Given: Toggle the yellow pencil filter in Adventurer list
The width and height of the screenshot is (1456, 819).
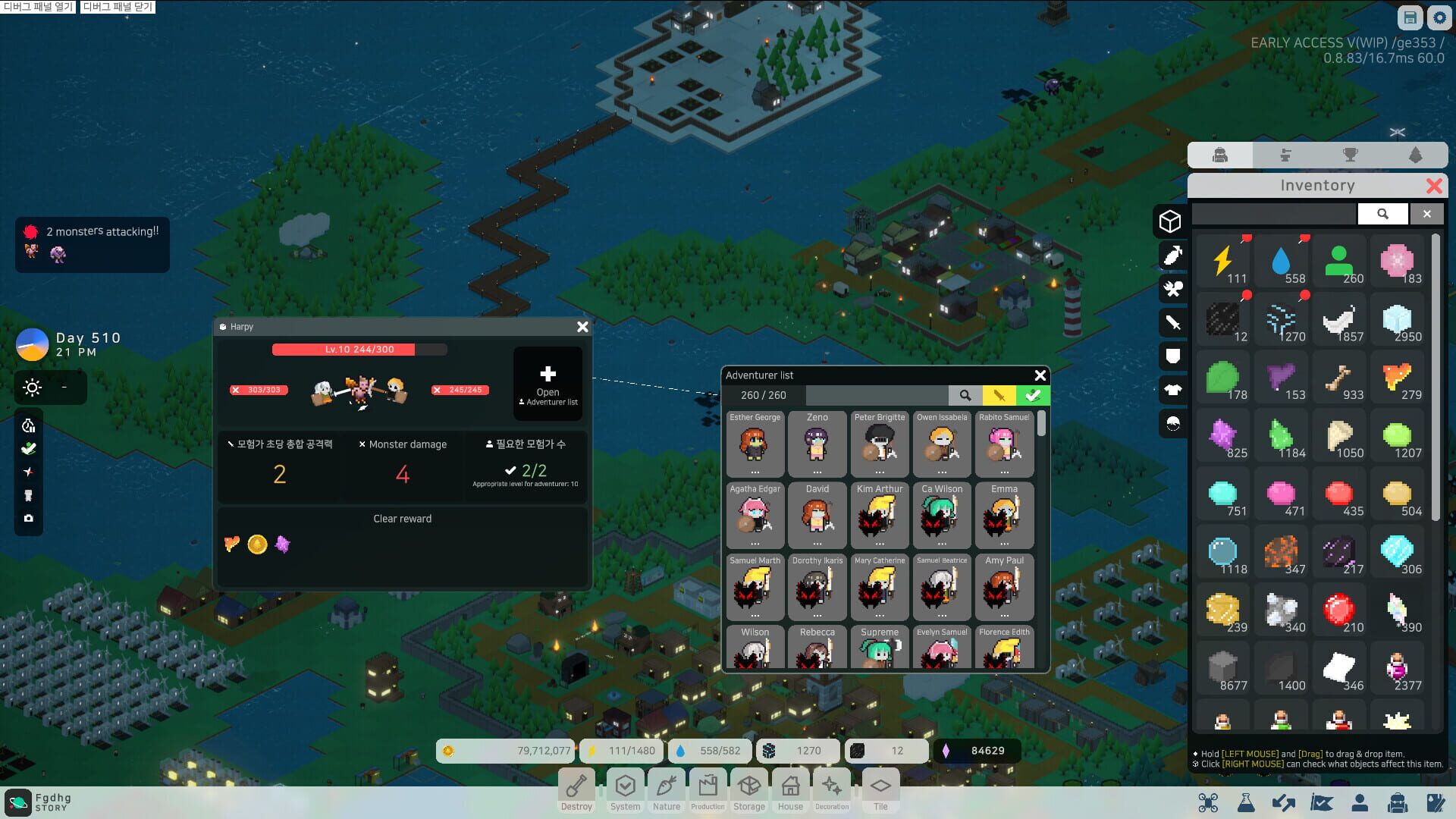Looking at the screenshot, I should point(999,395).
